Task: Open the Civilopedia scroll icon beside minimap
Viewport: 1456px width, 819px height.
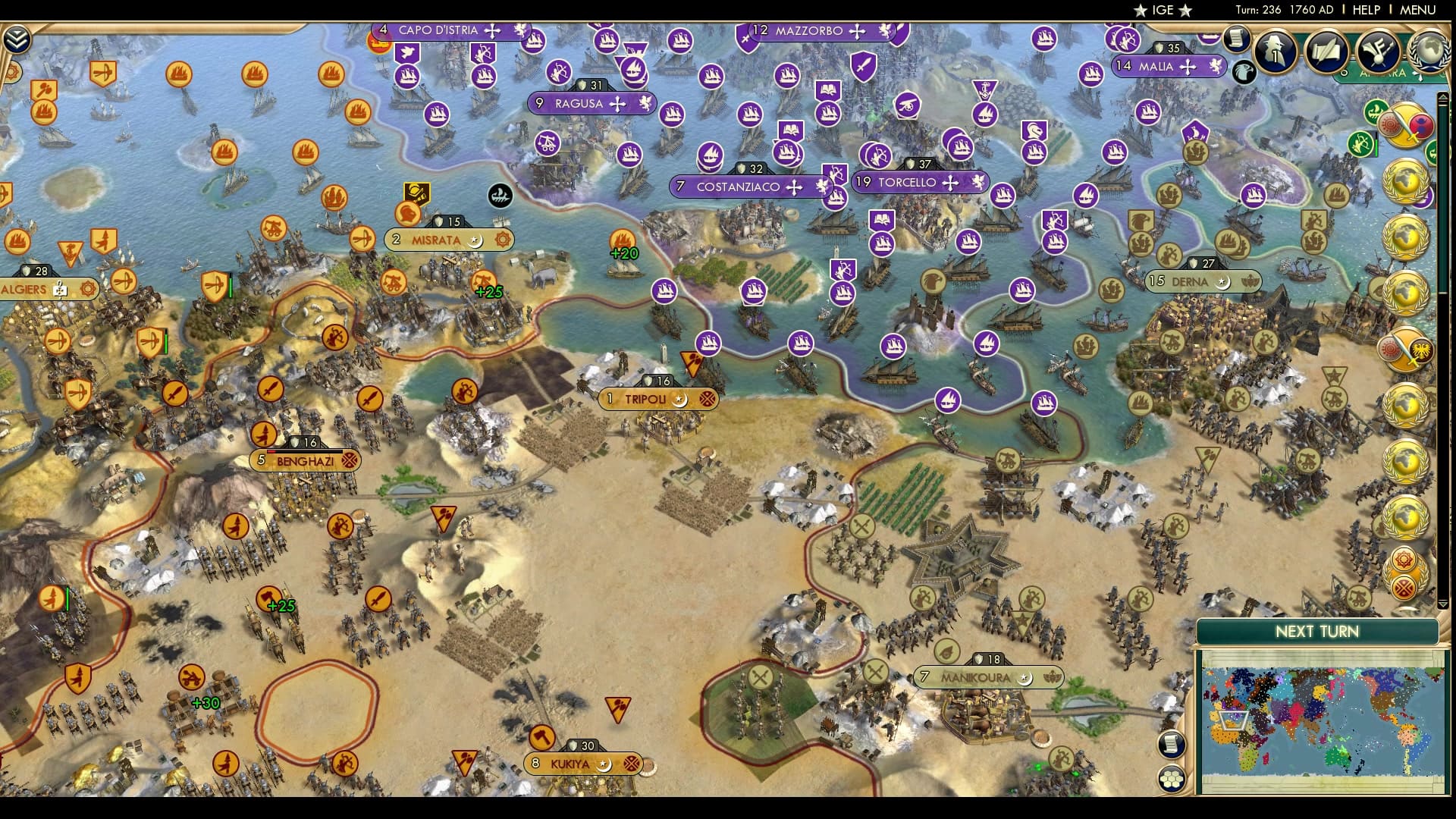Action: tap(1172, 744)
